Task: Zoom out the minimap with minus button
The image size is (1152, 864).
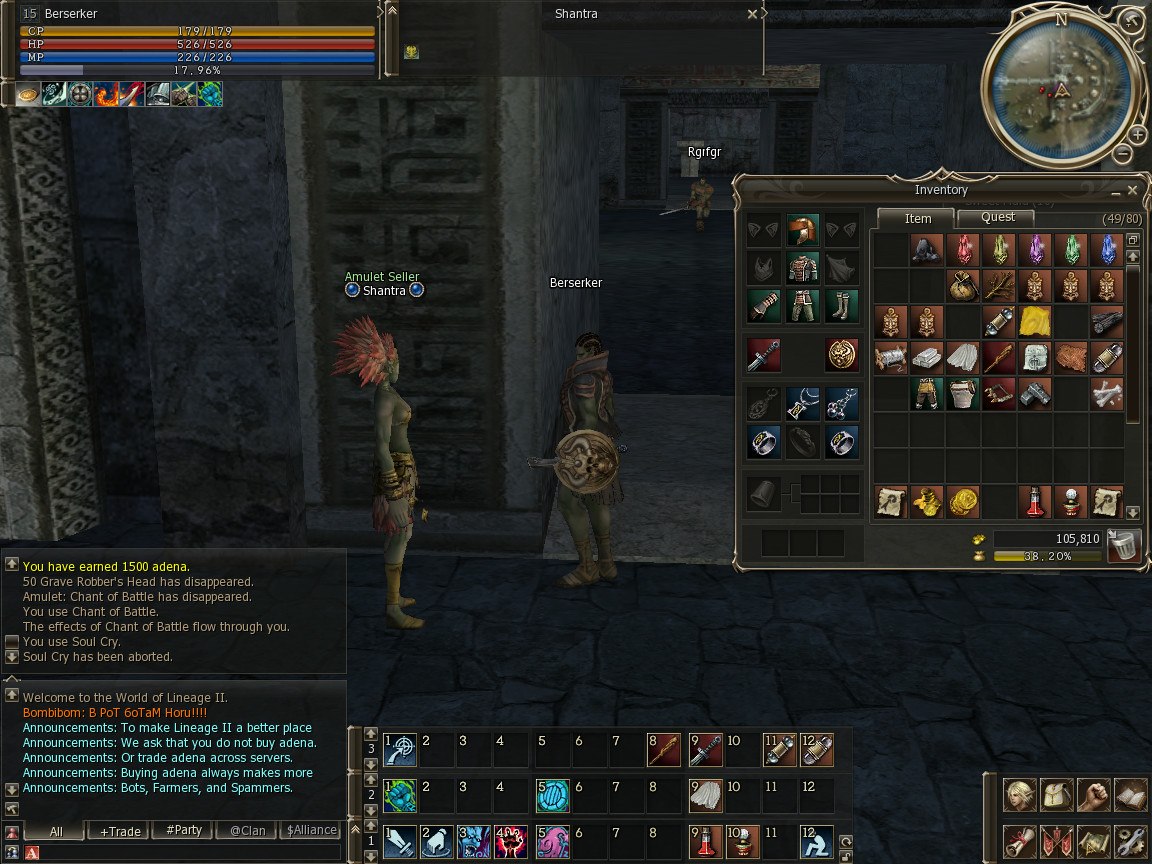Action: [x=1122, y=154]
